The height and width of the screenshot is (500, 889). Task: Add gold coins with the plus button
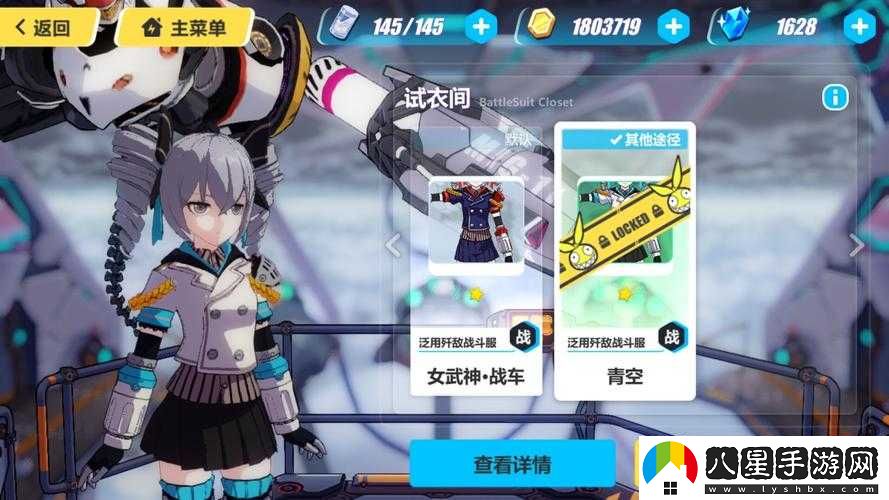[x=673, y=27]
